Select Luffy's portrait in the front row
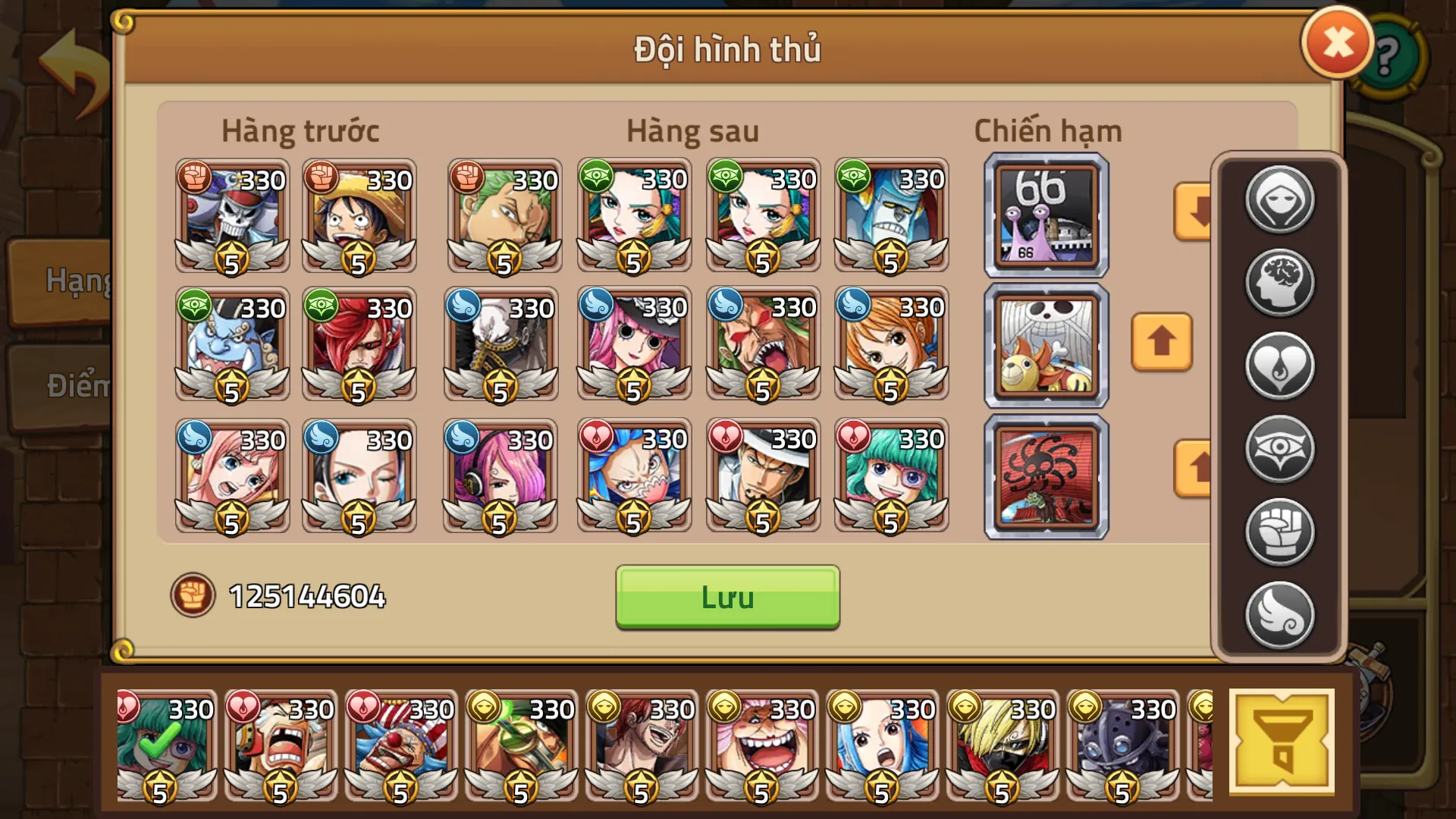 tap(360, 216)
